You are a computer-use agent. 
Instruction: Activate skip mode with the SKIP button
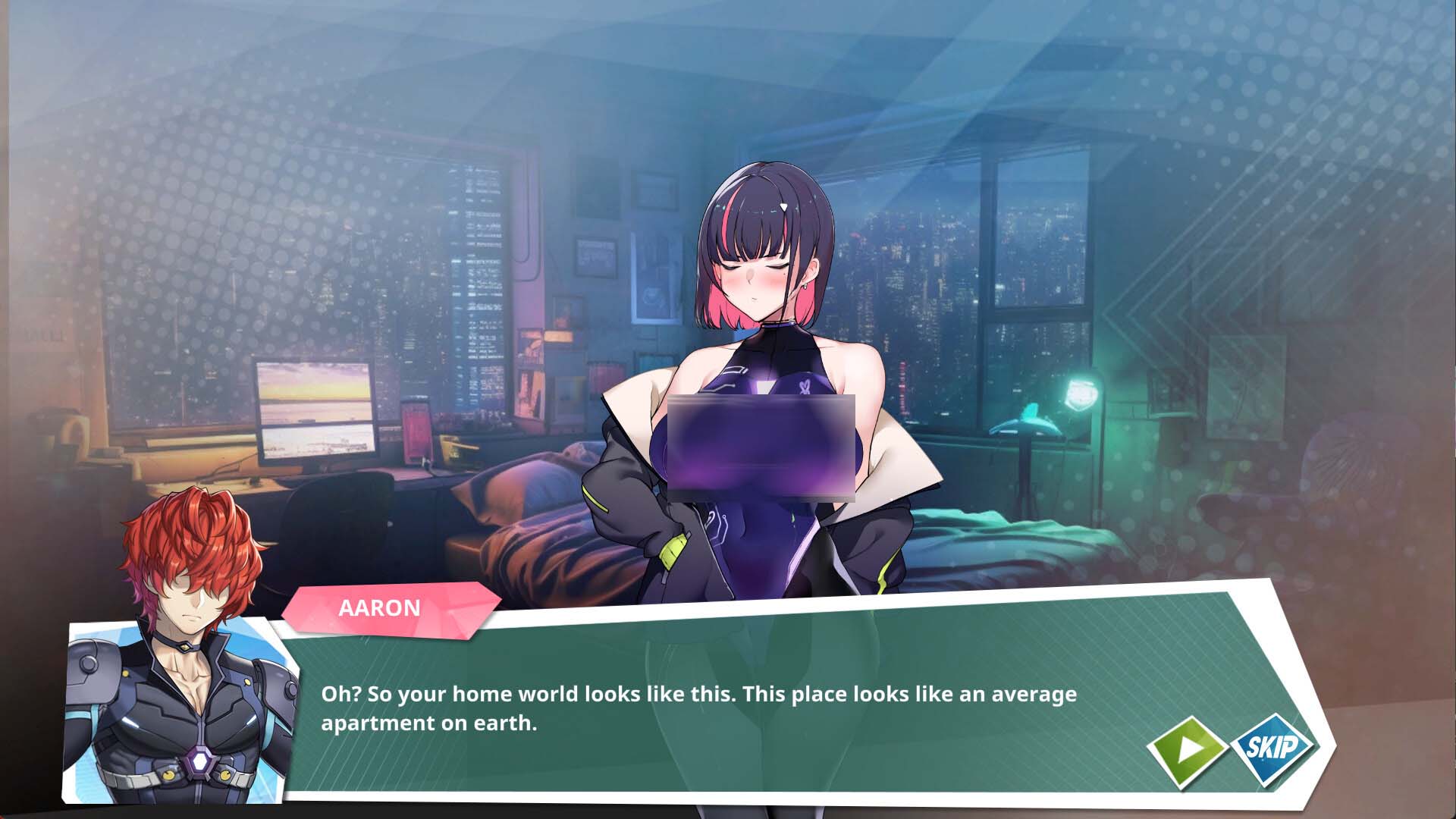[1272, 747]
